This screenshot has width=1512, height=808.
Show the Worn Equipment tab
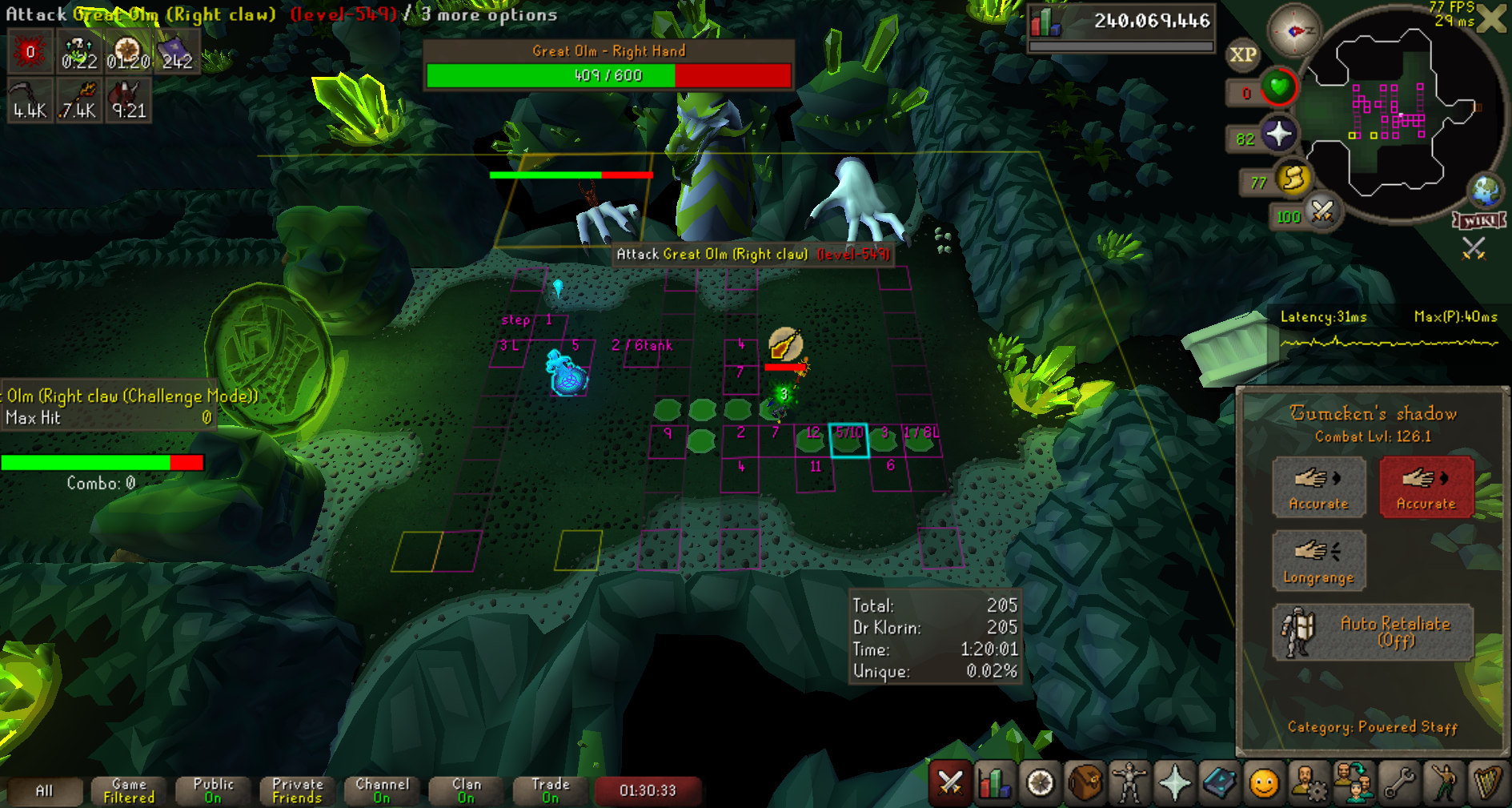[1129, 782]
